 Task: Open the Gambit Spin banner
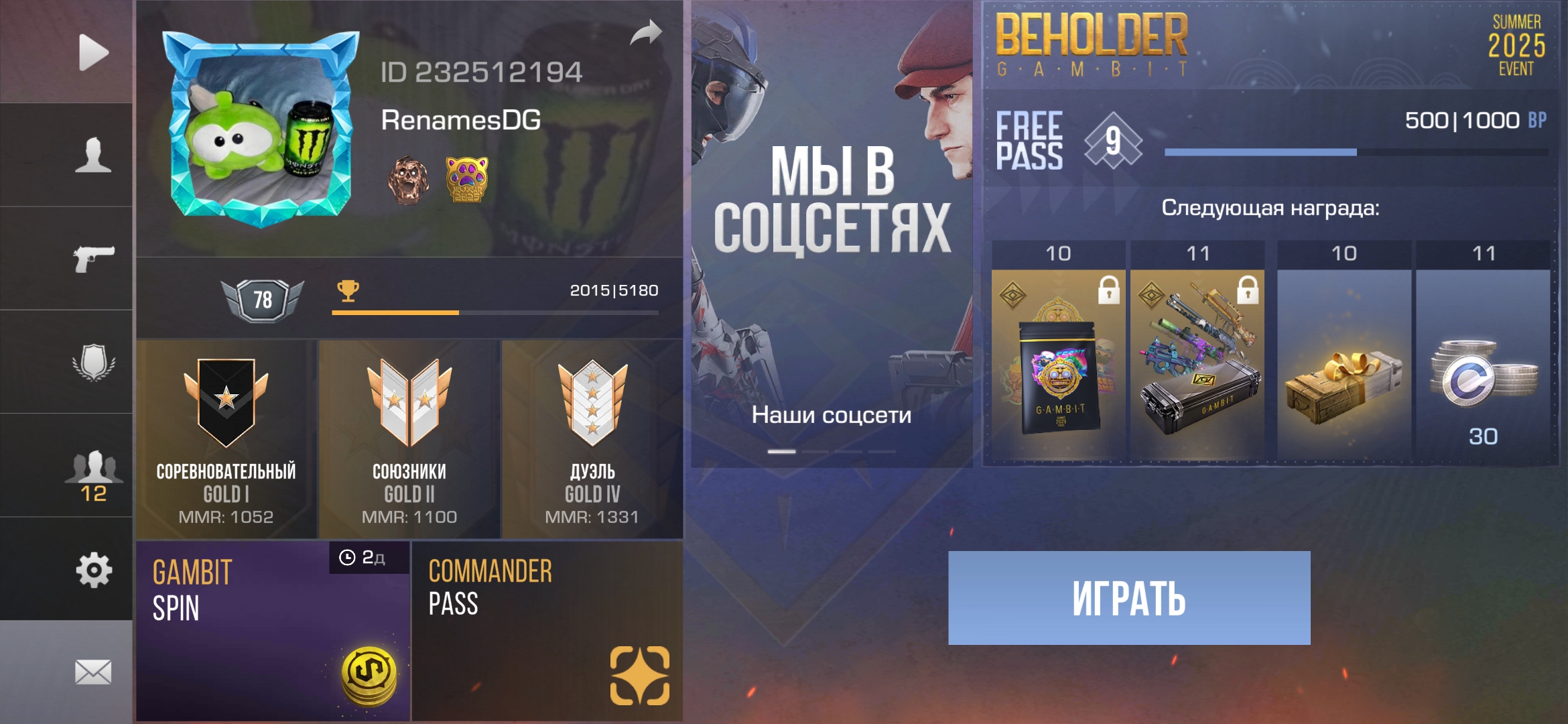click(273, 631)
